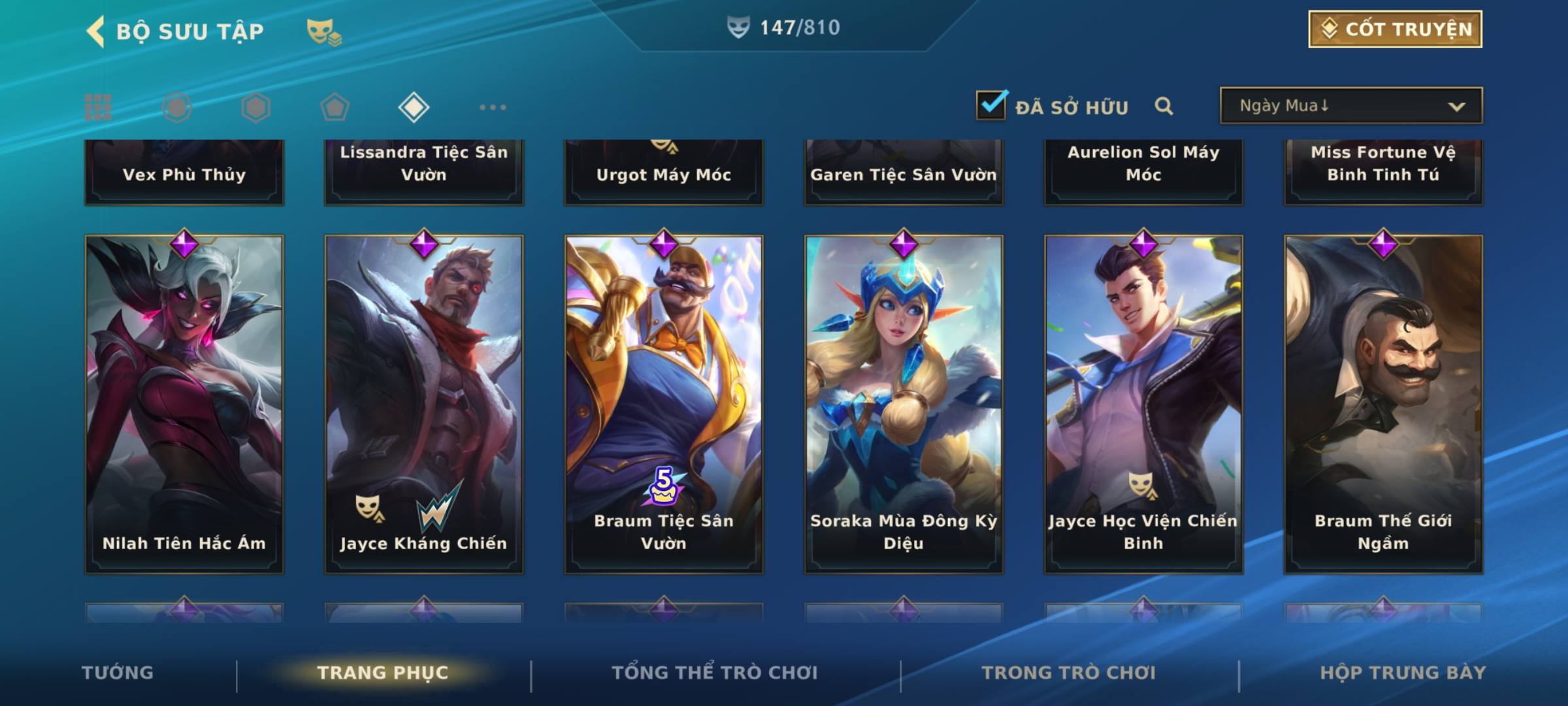View Soraka Mùa Đông Kỳ Diệu skin

904,404
